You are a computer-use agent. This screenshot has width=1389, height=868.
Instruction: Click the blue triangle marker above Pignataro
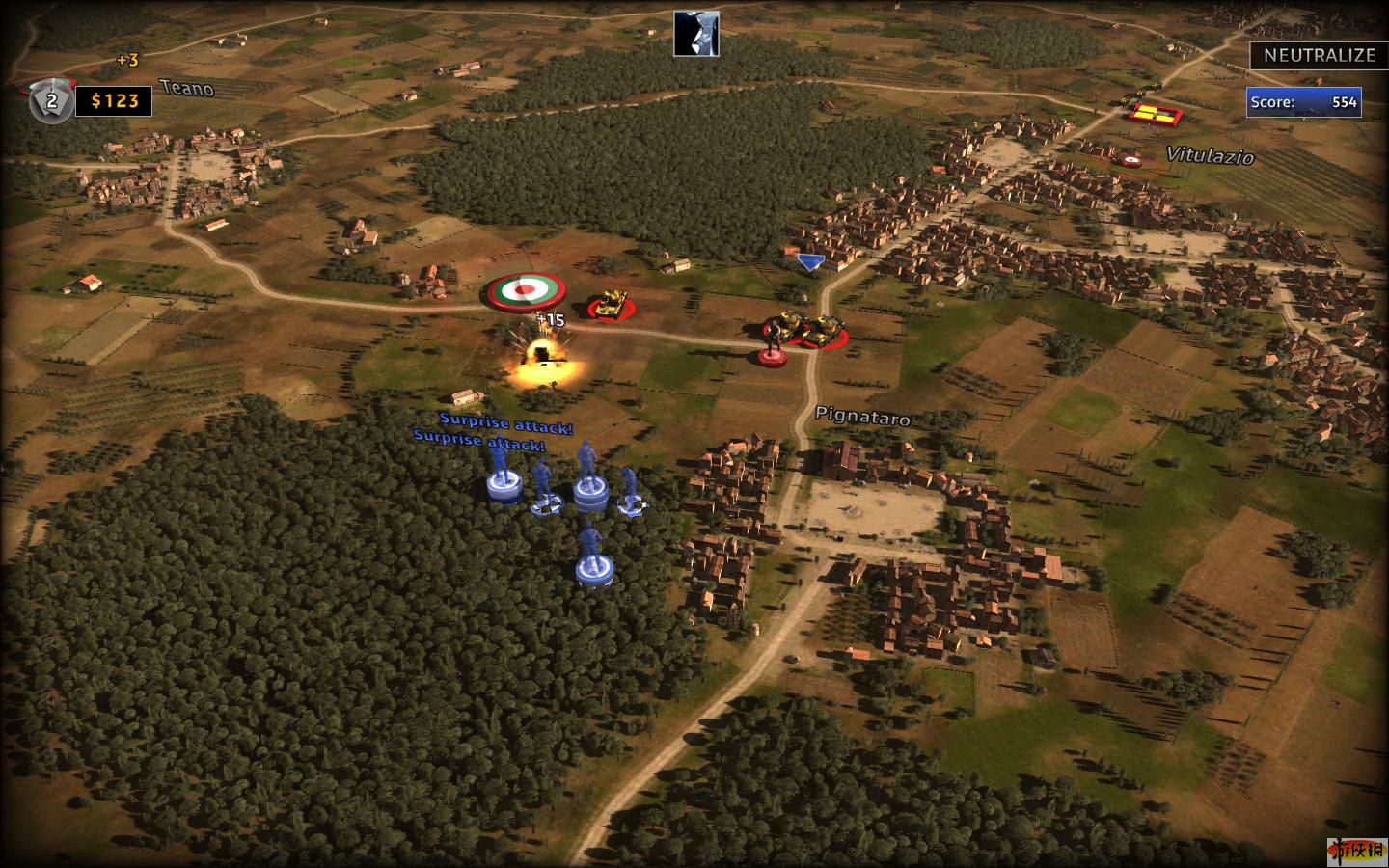tap(809, 261)
